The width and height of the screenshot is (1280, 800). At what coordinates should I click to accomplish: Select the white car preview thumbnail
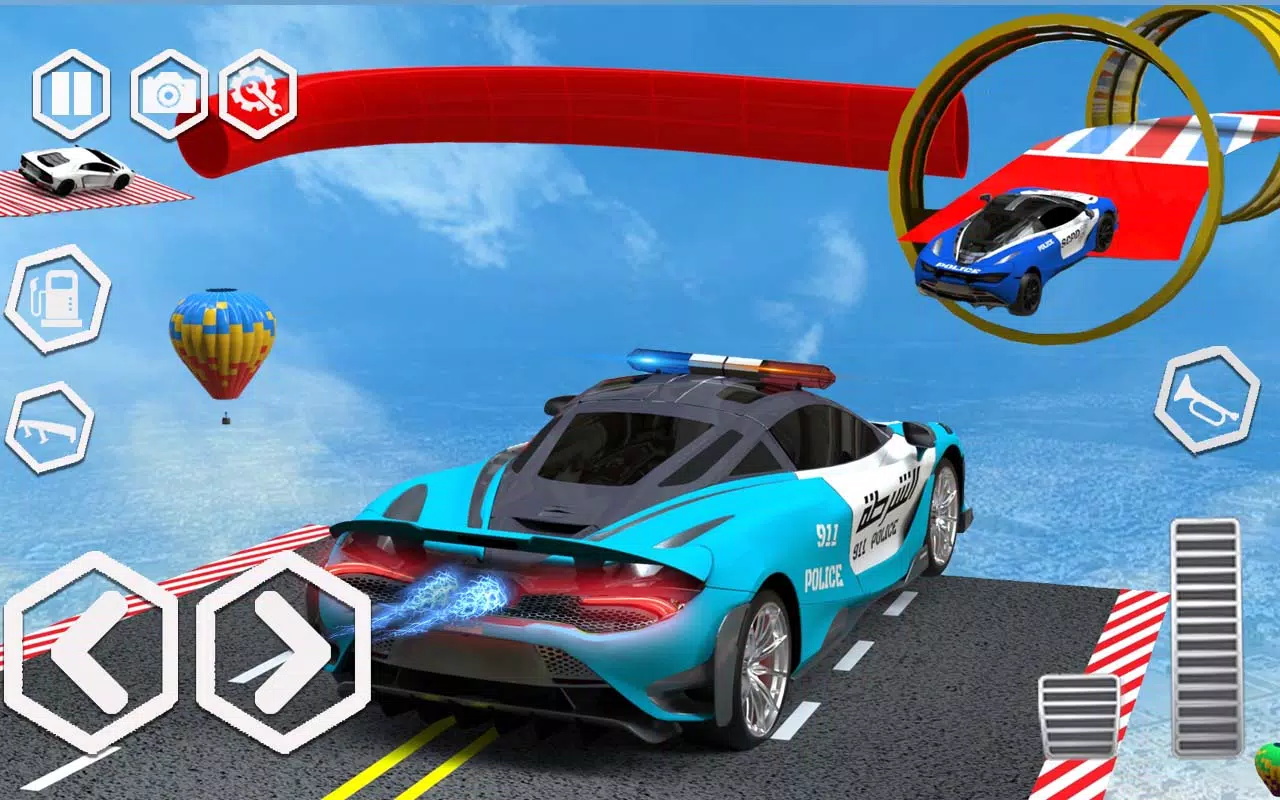pyautogui.click(x=70, y=170)
